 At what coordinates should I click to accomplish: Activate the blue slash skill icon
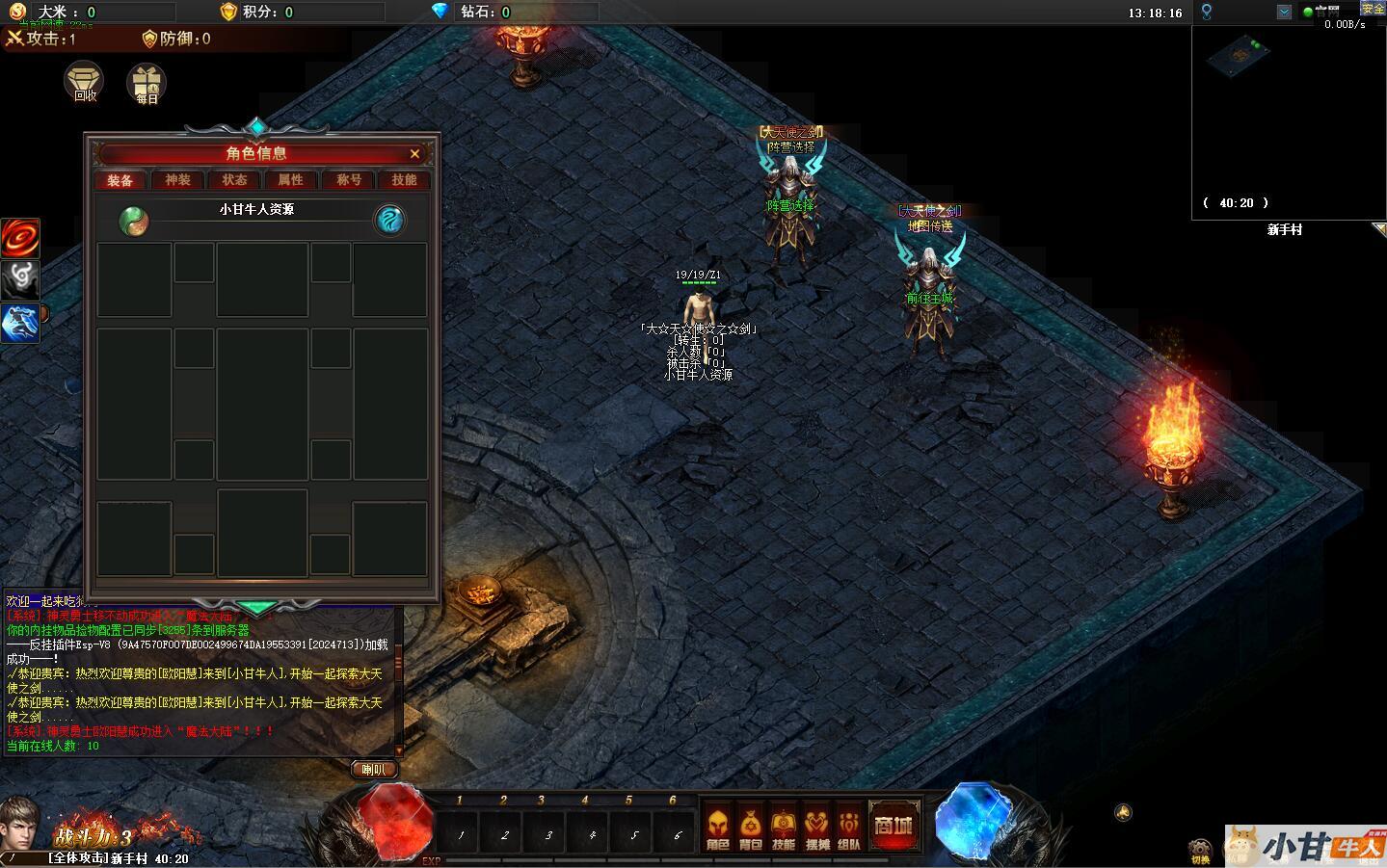(x=19, y=323)
